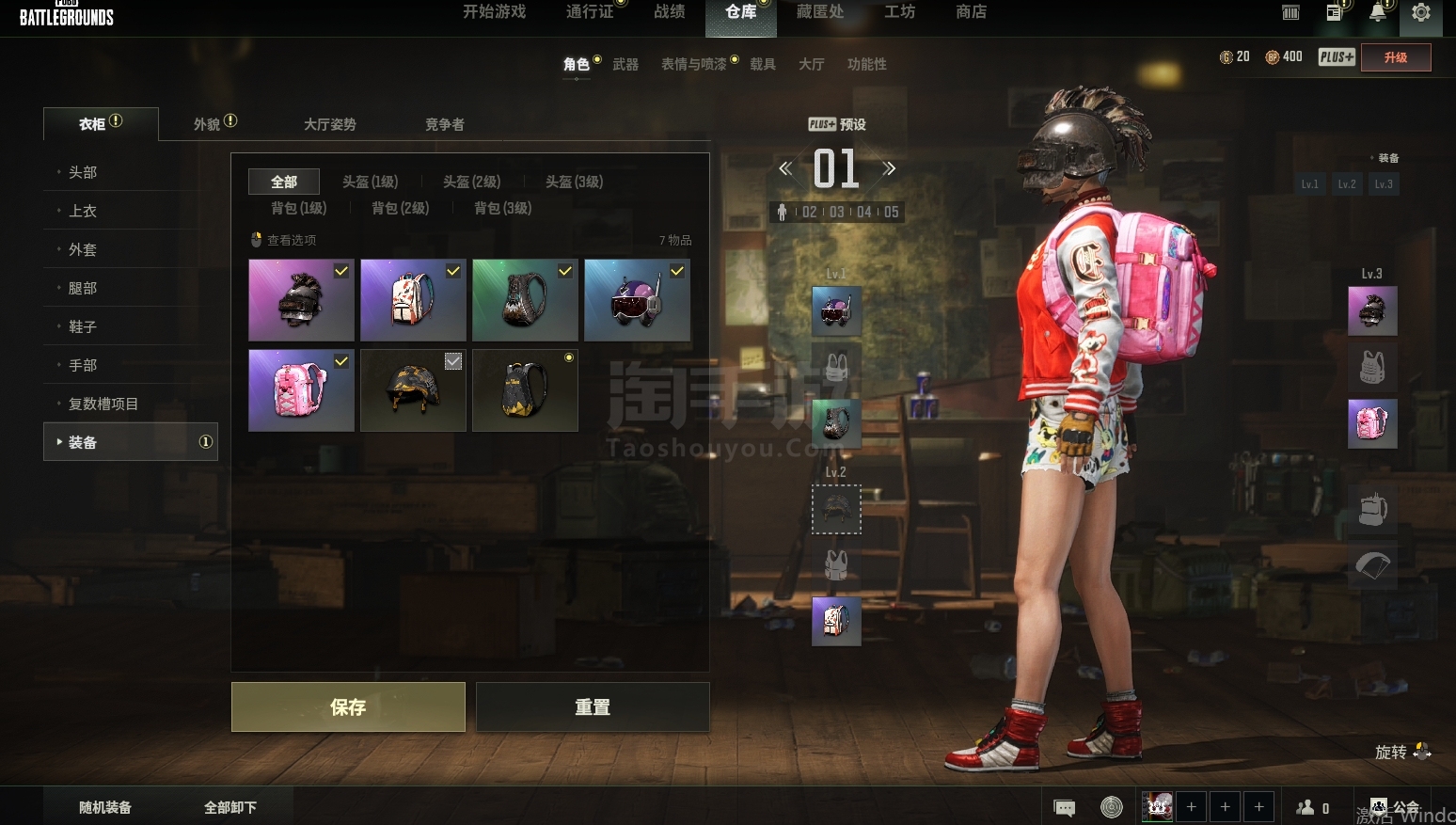The image size is (1456, 825).
Task: Open the 开始游戏 start game menu
Action: tap(495, 12)
